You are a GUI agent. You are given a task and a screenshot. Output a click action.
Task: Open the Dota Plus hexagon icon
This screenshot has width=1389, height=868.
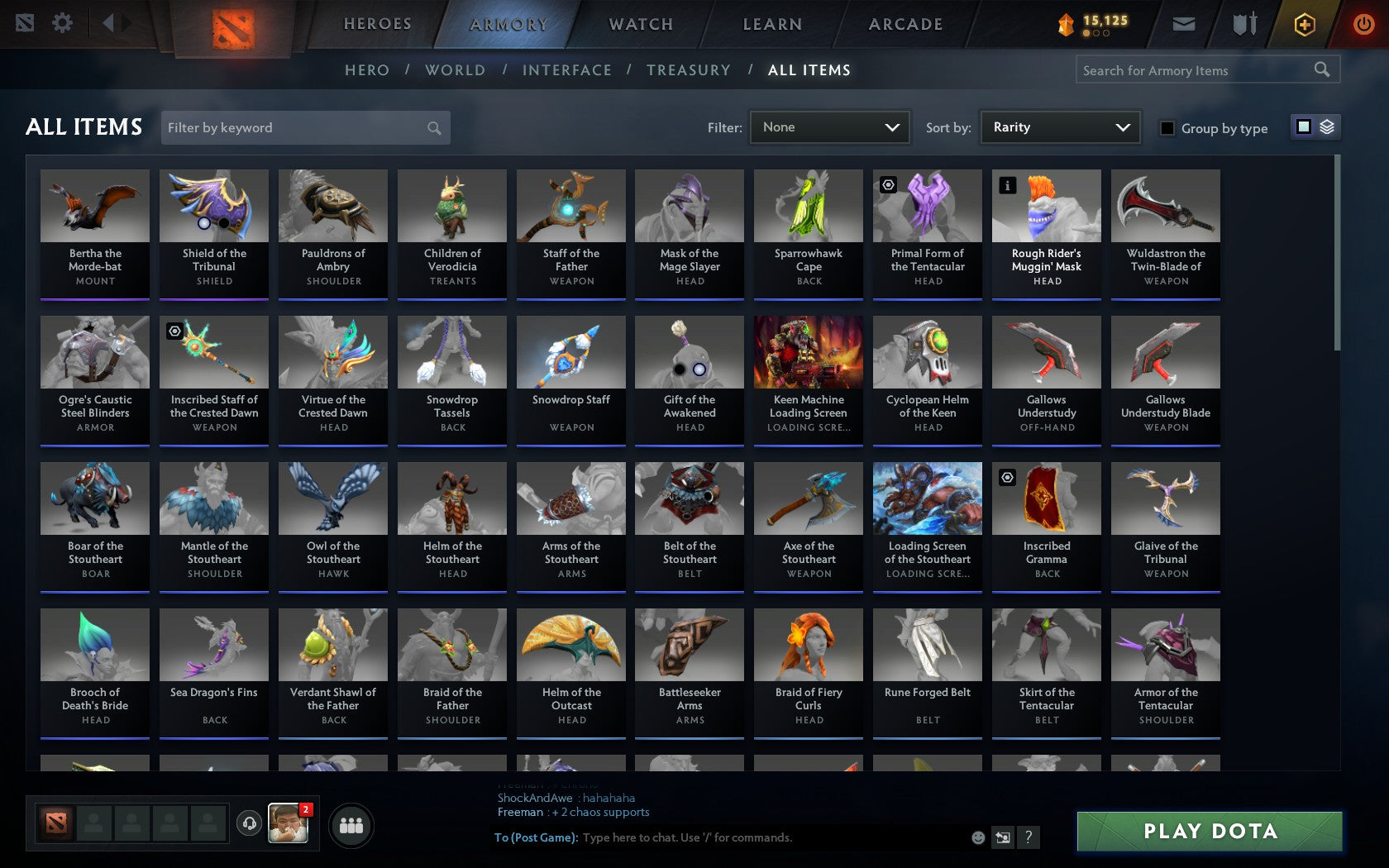coord(1304,24)
